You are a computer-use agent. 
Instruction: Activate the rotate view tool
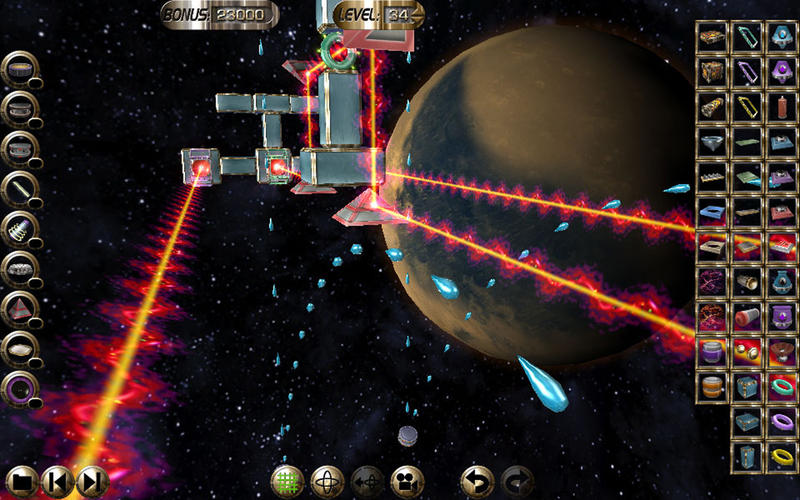click(x=327, y=481)
